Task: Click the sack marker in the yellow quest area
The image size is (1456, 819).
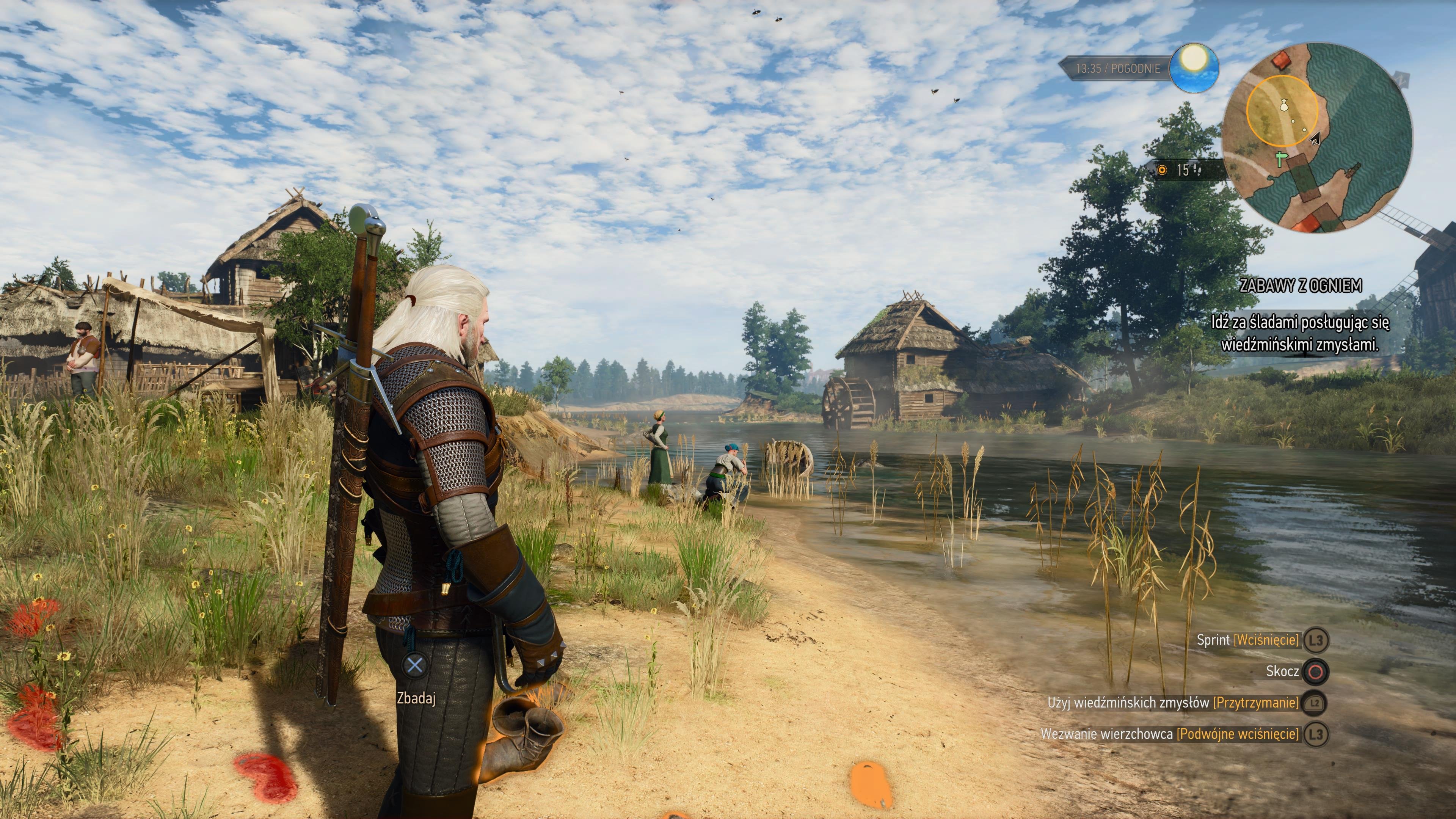Action: (1283, 105)
